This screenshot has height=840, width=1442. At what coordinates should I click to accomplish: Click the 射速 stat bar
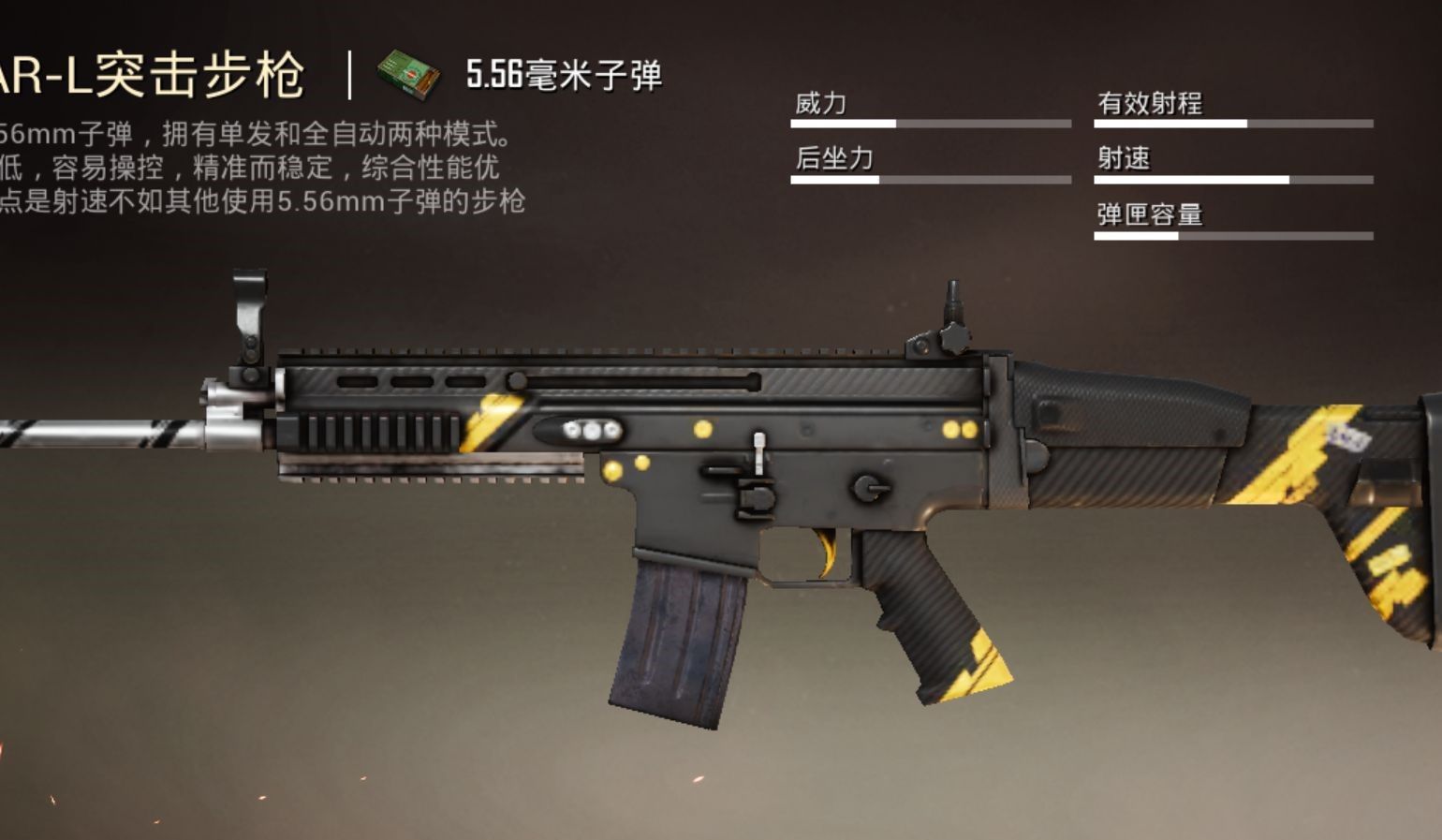tap(1233, 180)
